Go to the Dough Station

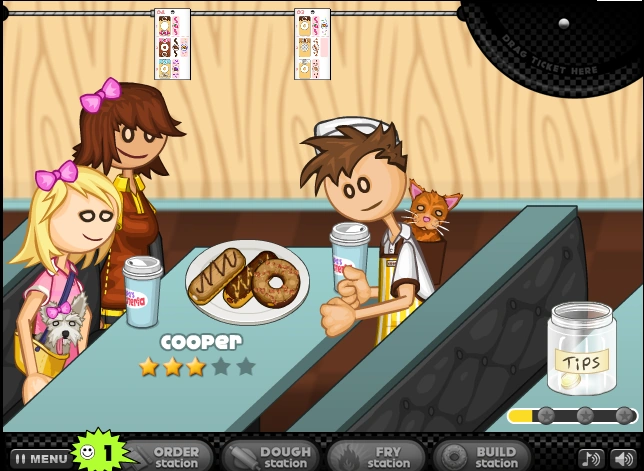[272, 456]
